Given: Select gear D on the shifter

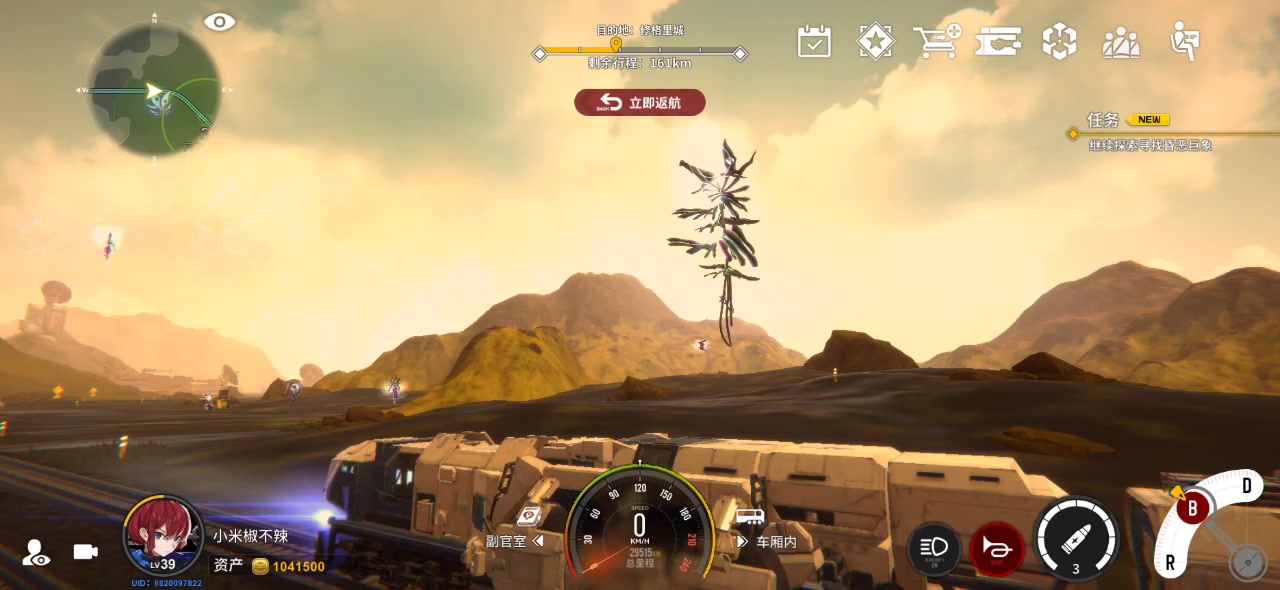Looking at the screenshot, I should coord(1246,487).
